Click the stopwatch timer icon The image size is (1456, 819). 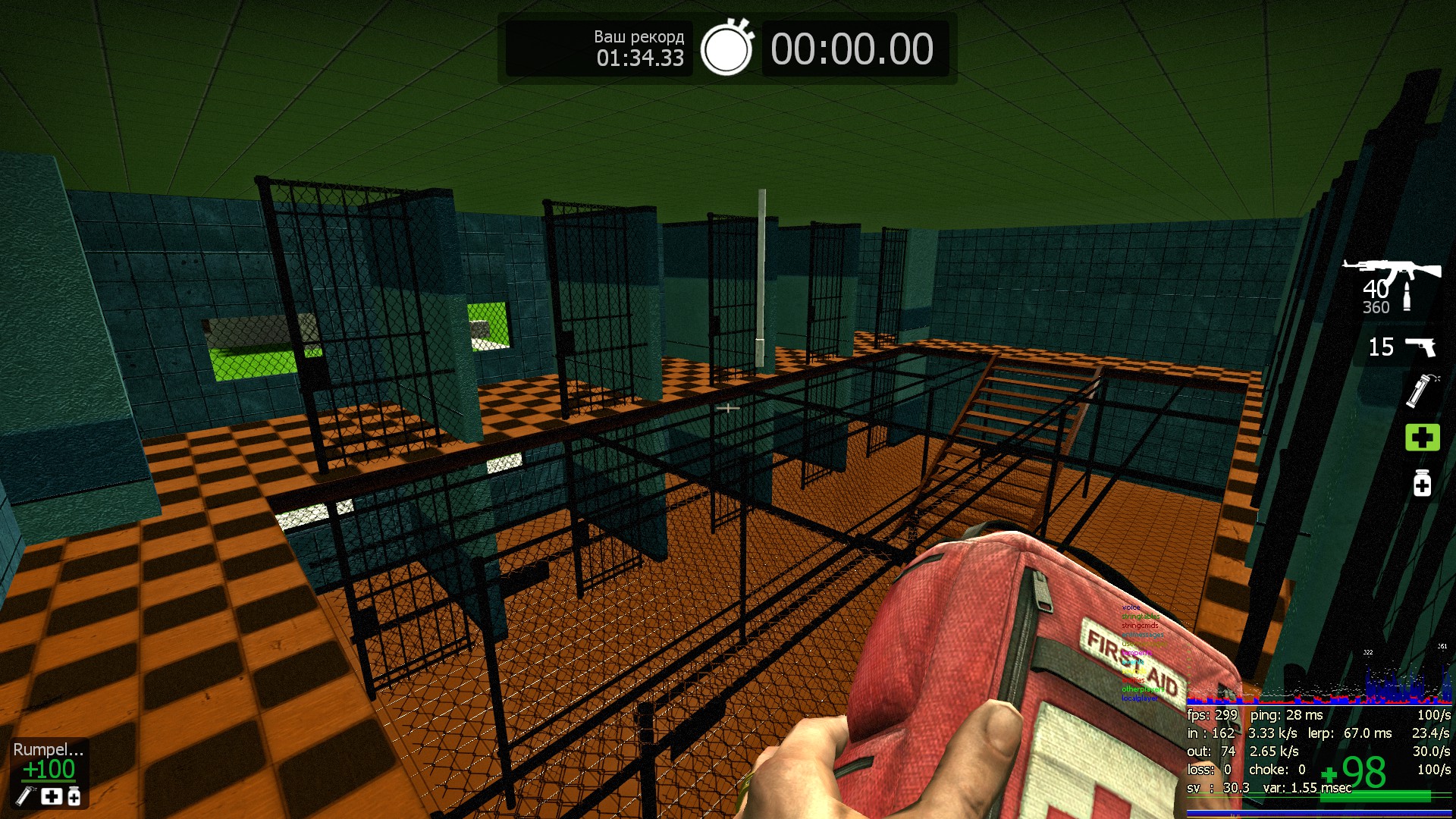[x=726, y=49]
